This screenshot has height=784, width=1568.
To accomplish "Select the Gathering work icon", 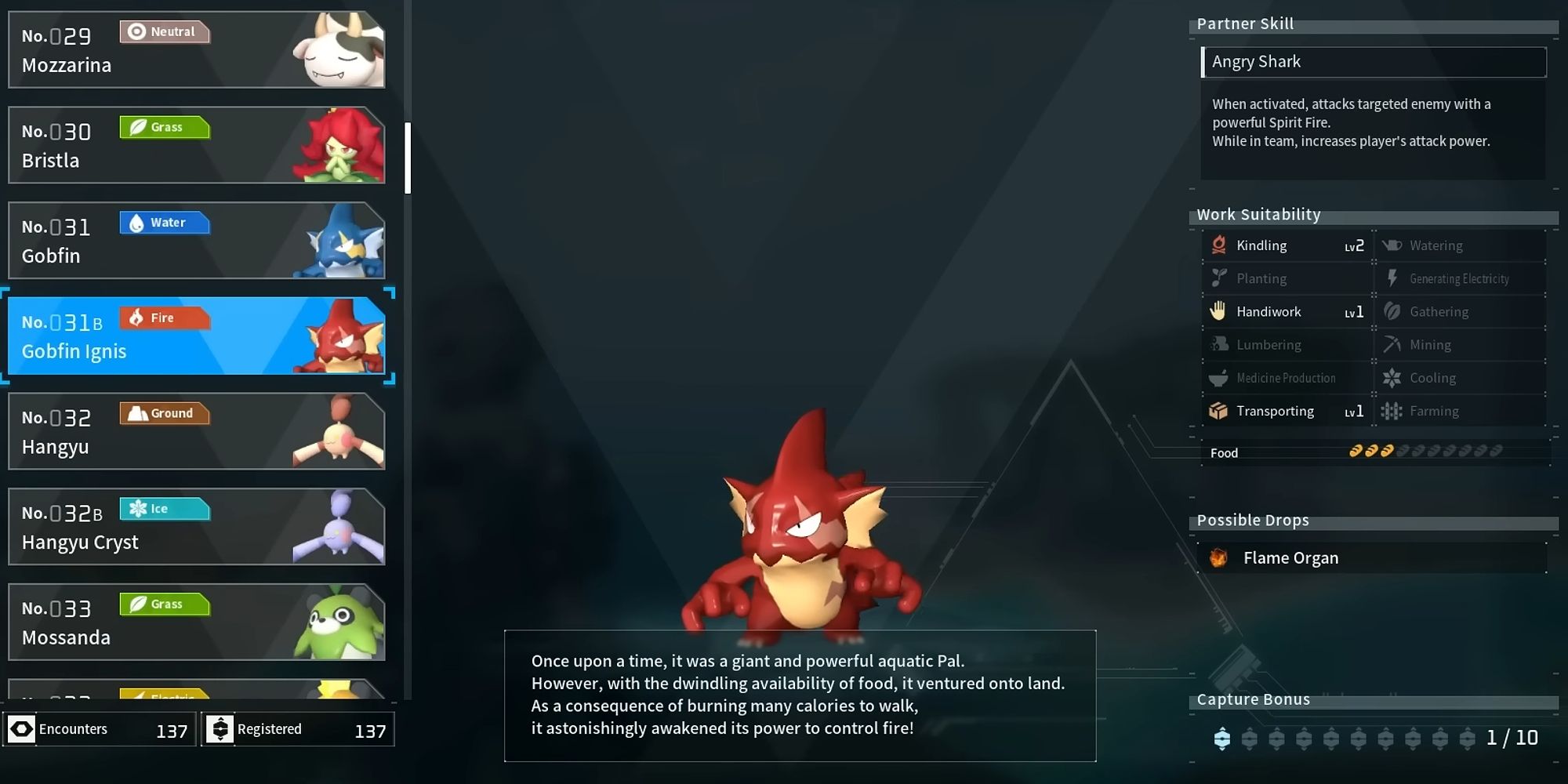I will point(1392,311).
